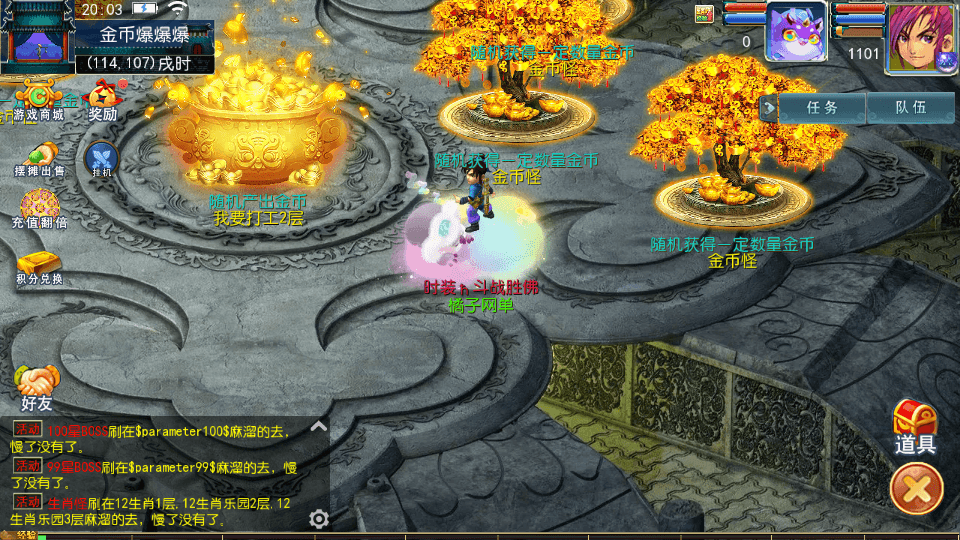
Task: Open the 充值翻倍 recharge bonus
Action: (x=39, y=208)
